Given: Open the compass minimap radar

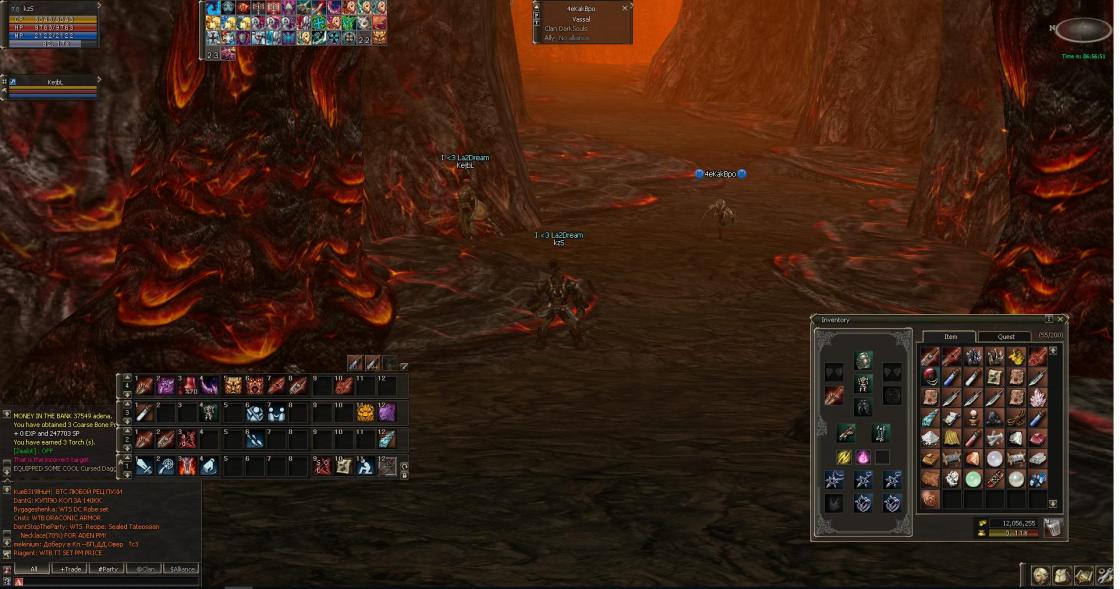Looking at the screenshot, I should click(1083, 30).
